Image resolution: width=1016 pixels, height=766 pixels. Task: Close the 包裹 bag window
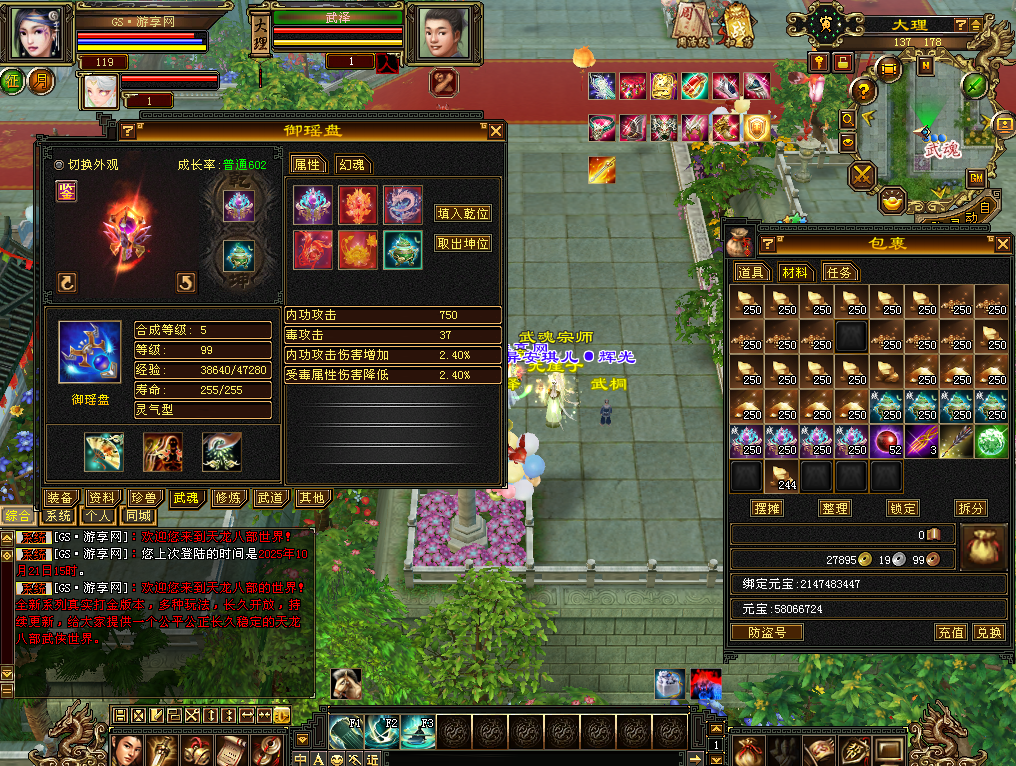pos(1002,244)
